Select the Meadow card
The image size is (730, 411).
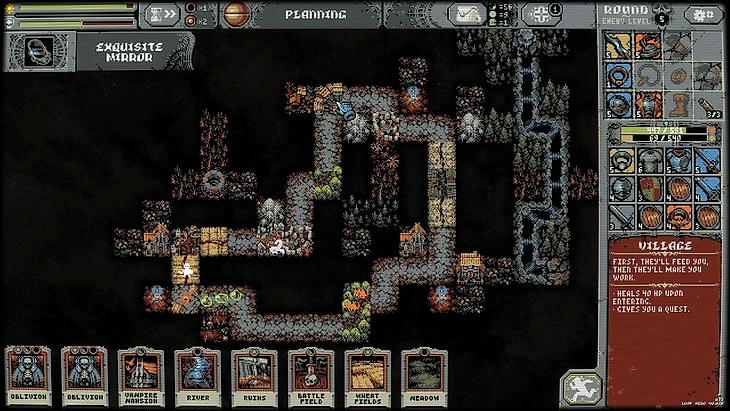424,377
